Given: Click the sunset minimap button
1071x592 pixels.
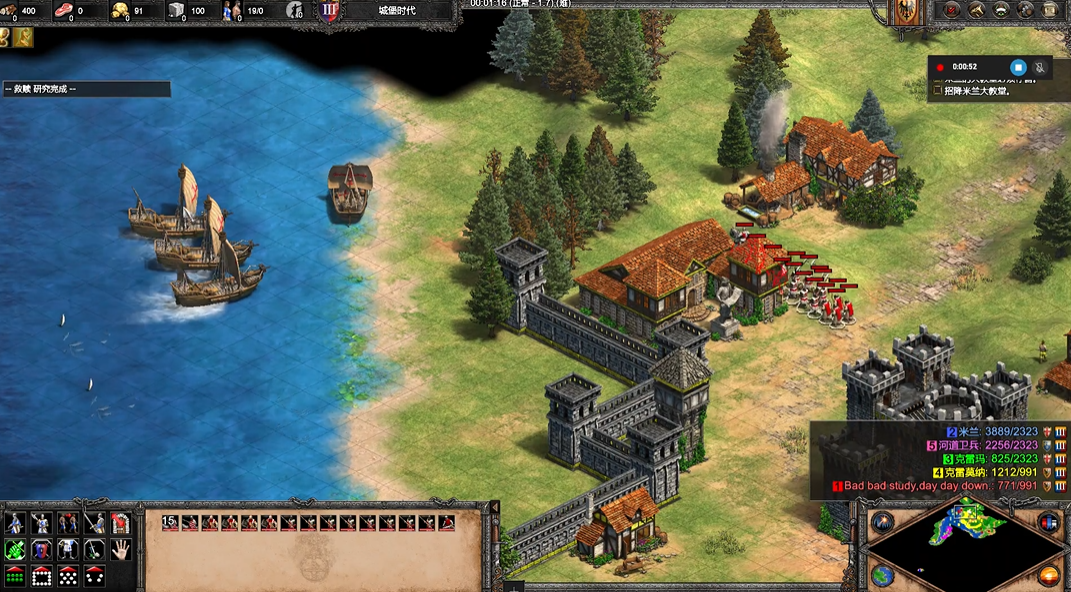Looking at the screenshot, I should click(x=1048, y=575).
